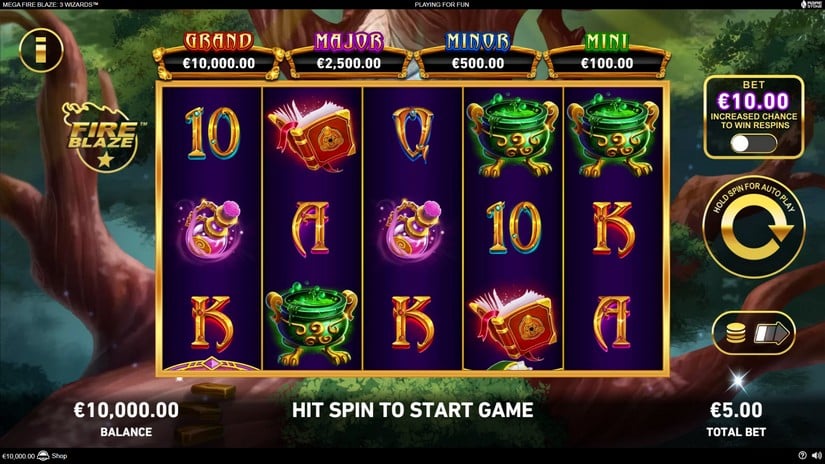Click the question mark help icon
The width and height of the screenshot is (825, 464).
(x=802, y=457)
